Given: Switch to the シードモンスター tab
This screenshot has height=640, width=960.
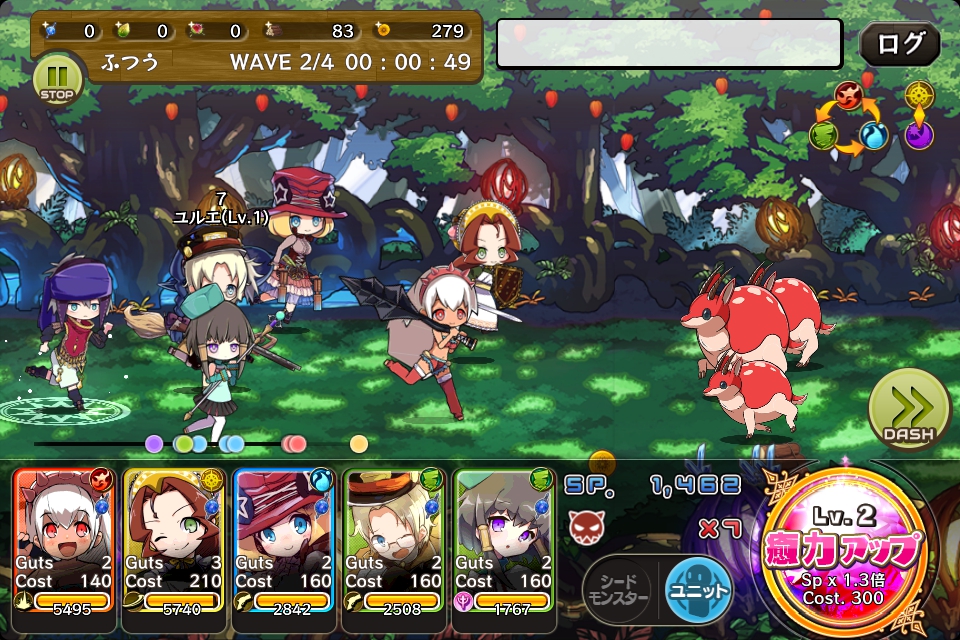Looking at the screenshot, I should click(617, 590).
